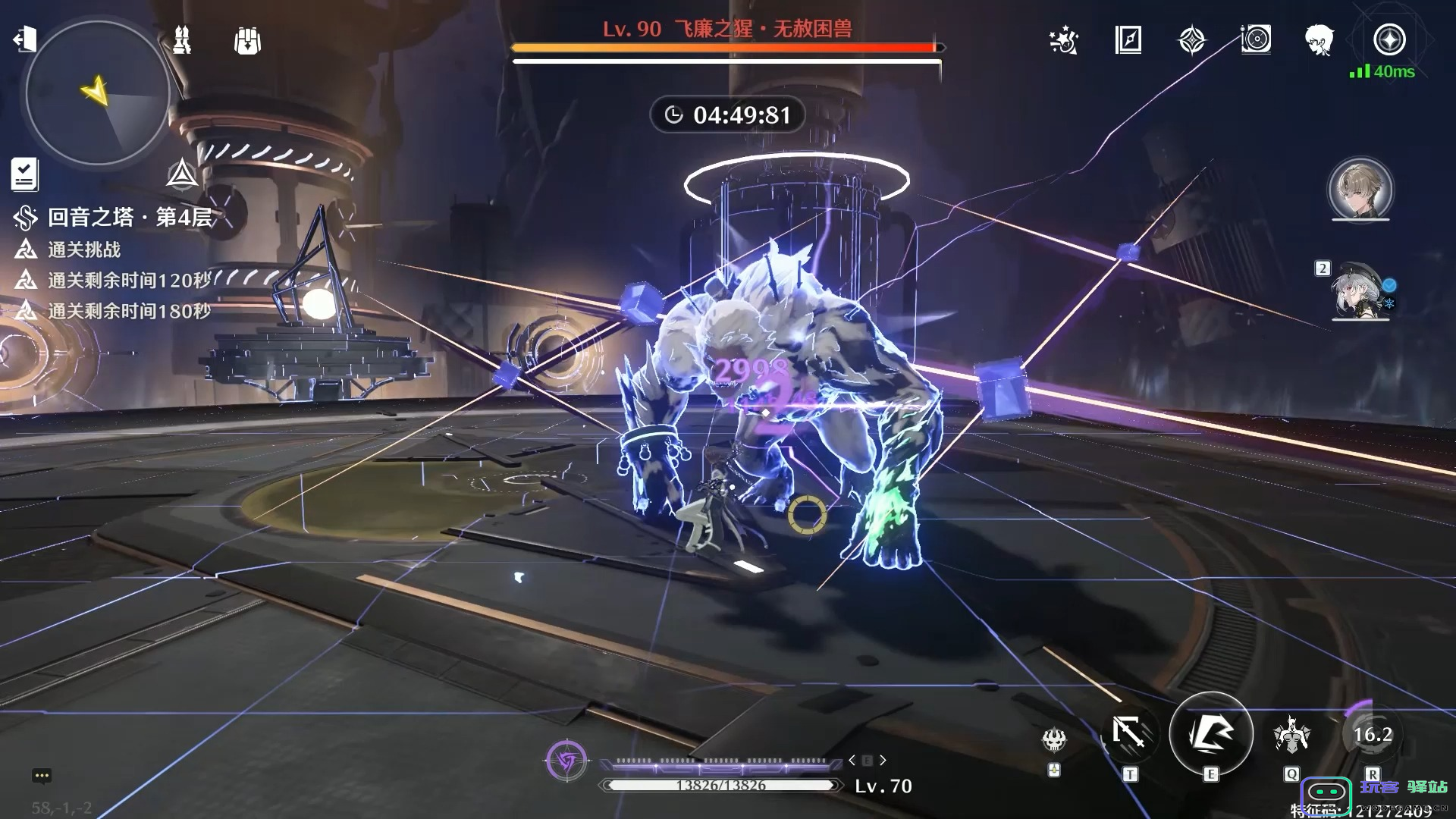Open the backpack icon beside the minimap

pyautogui.click(x=247, y=41)
